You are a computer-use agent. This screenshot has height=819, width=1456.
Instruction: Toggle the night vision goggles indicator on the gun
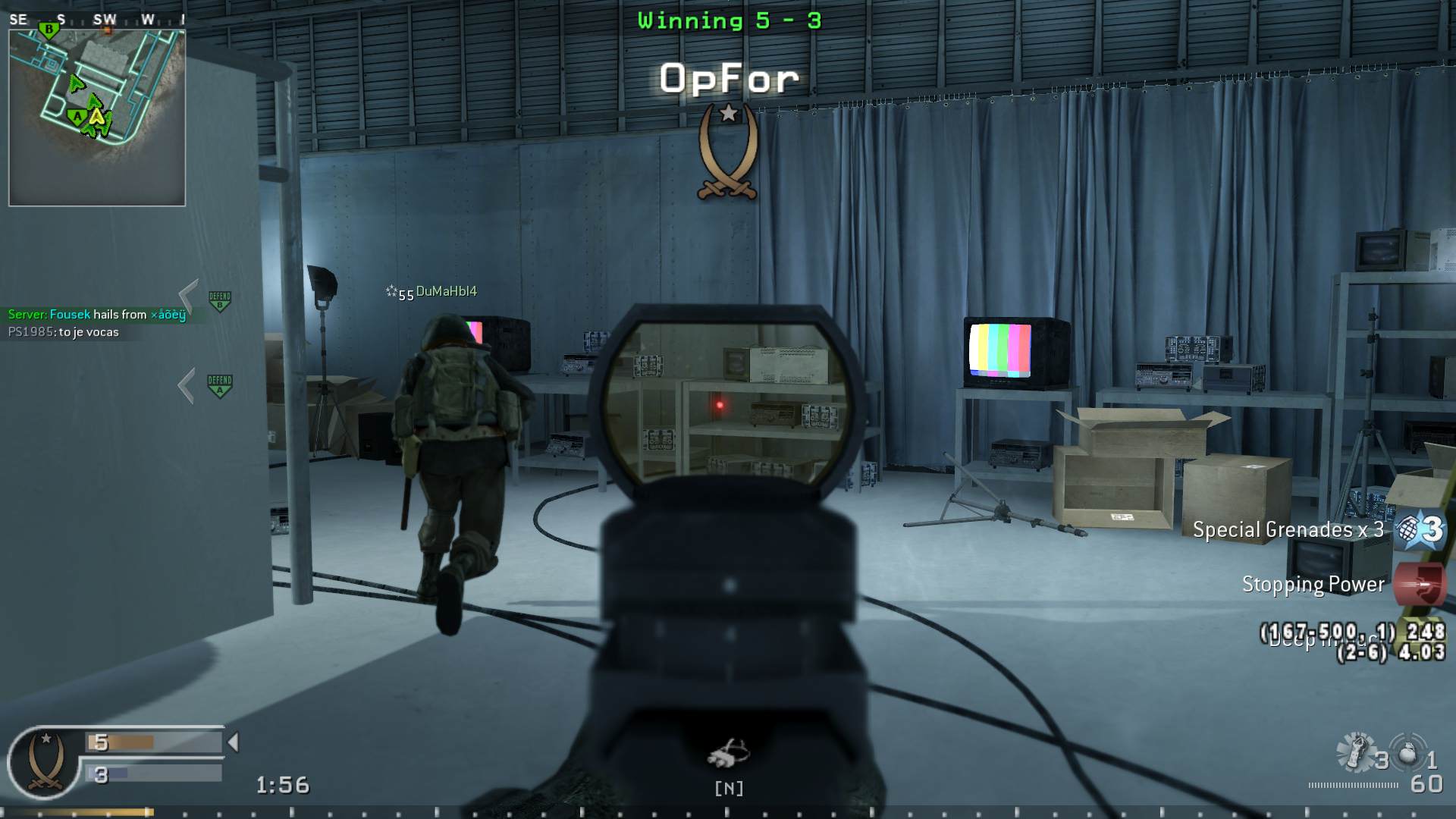[730, 752]
